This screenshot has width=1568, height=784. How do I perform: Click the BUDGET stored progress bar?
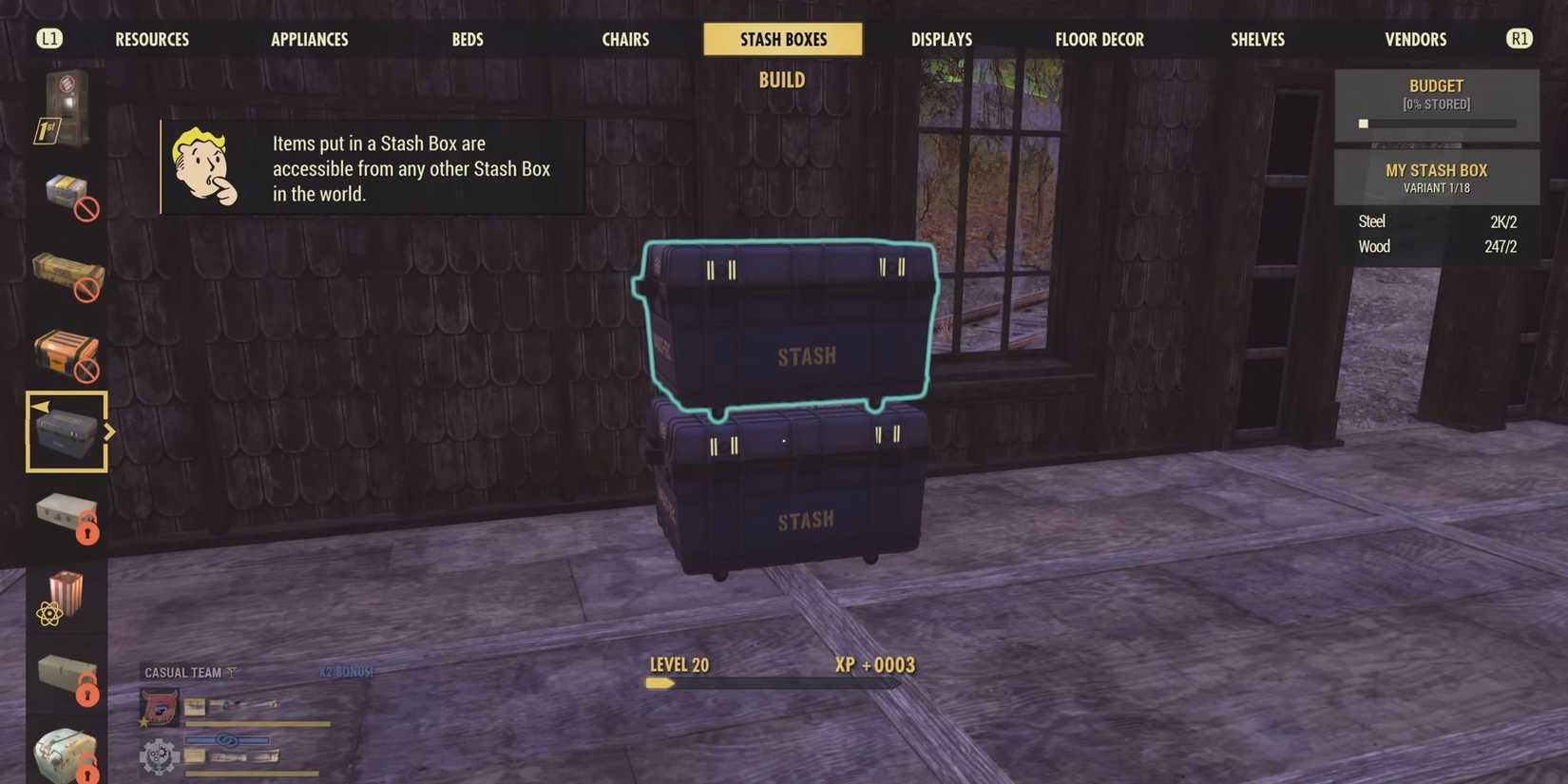click(x=1436, y=123)
